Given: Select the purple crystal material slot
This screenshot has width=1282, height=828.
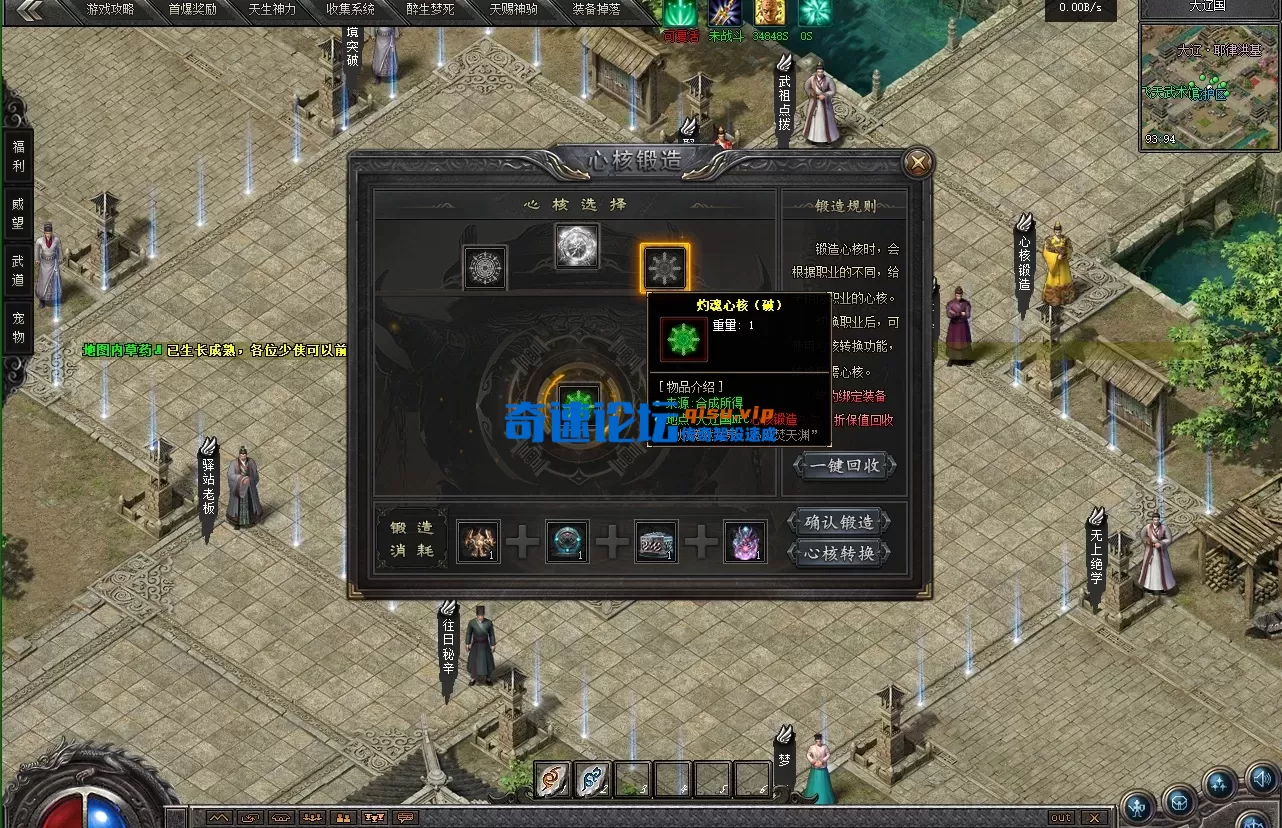Looking at the screenshot, I should [745, 541].
